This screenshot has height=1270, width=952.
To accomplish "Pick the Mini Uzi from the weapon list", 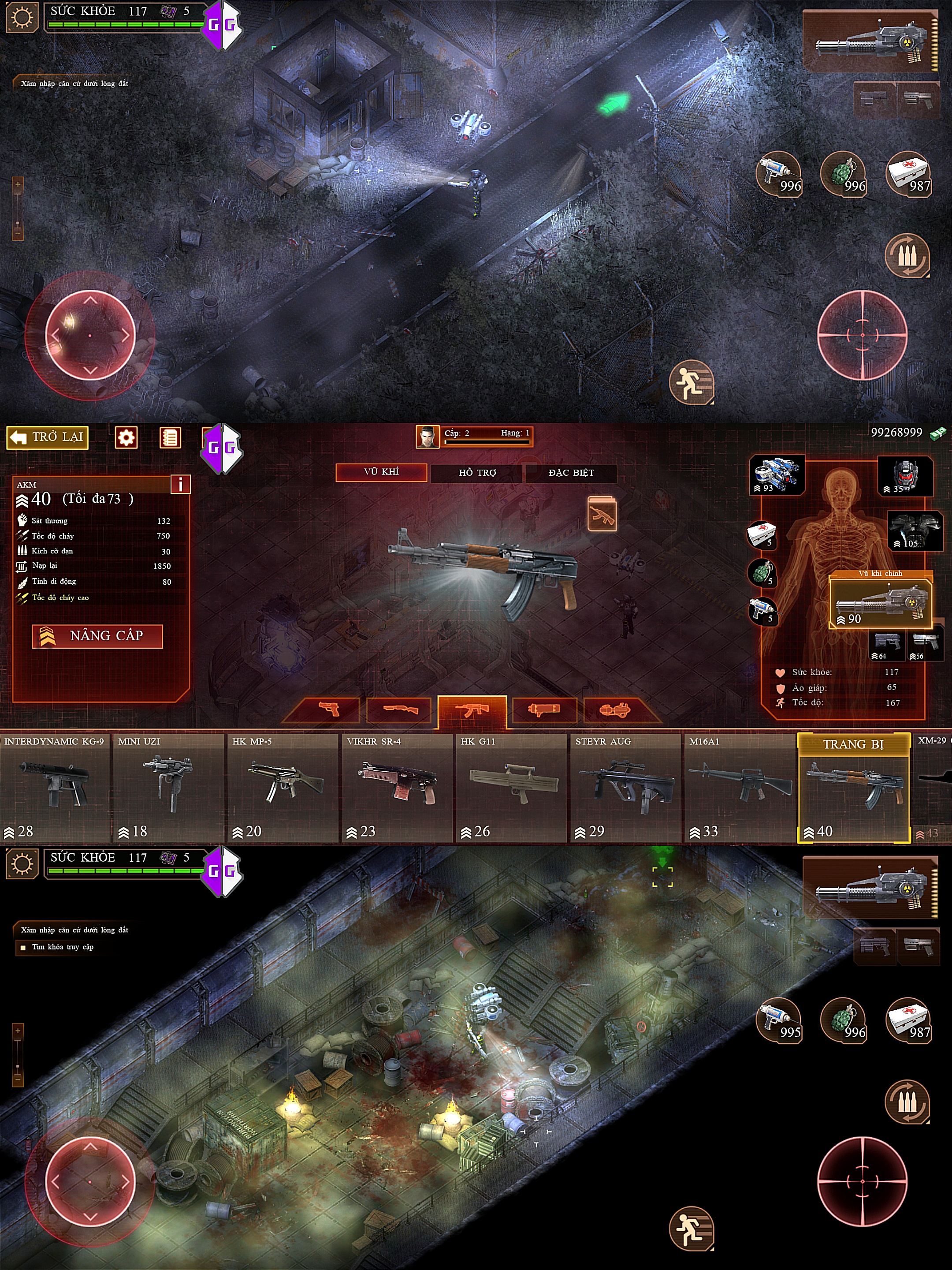I will click(x=168, y=788).
